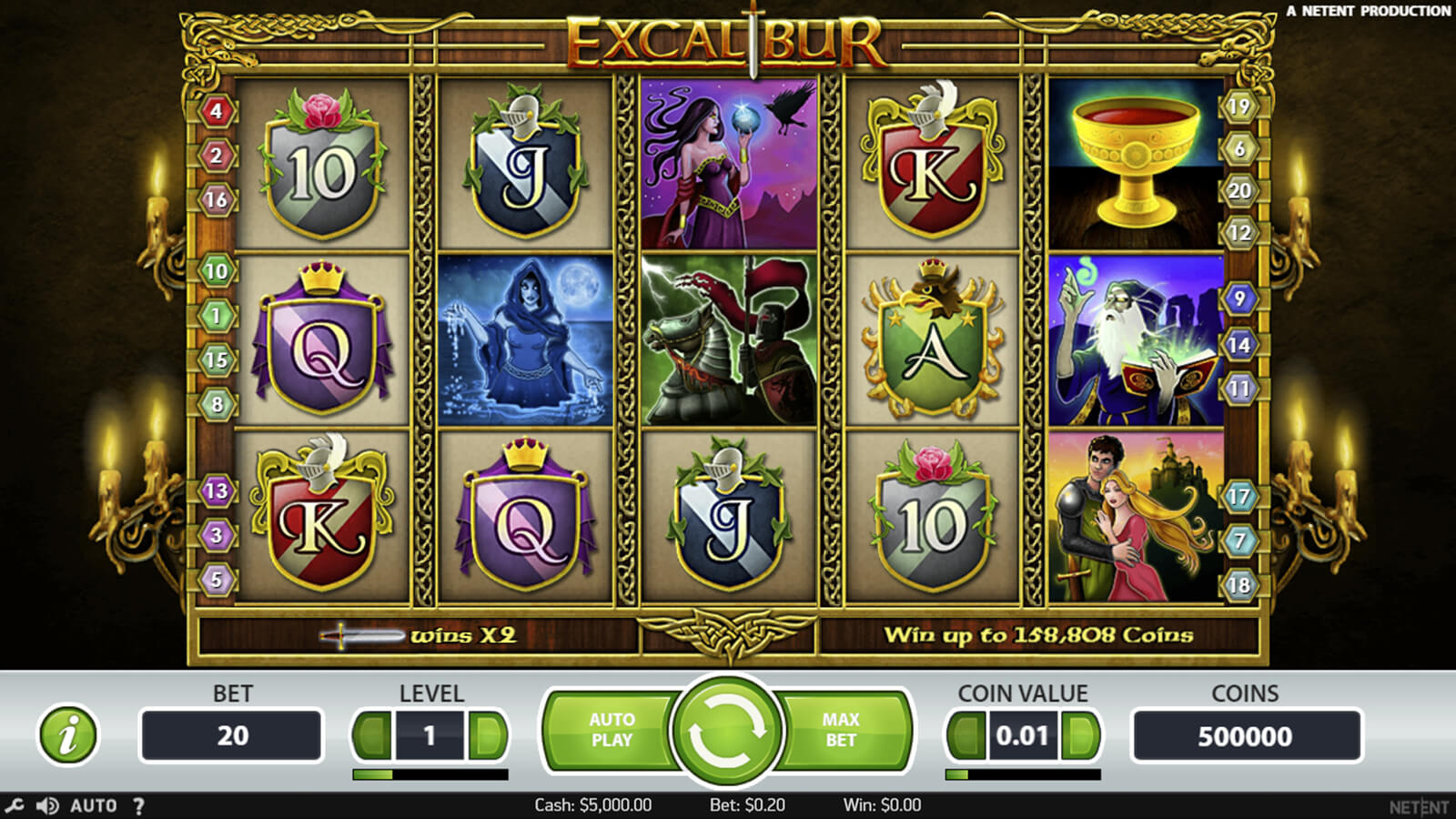
Task: Highlight payline 13 marker
Action: coord(216,491)
